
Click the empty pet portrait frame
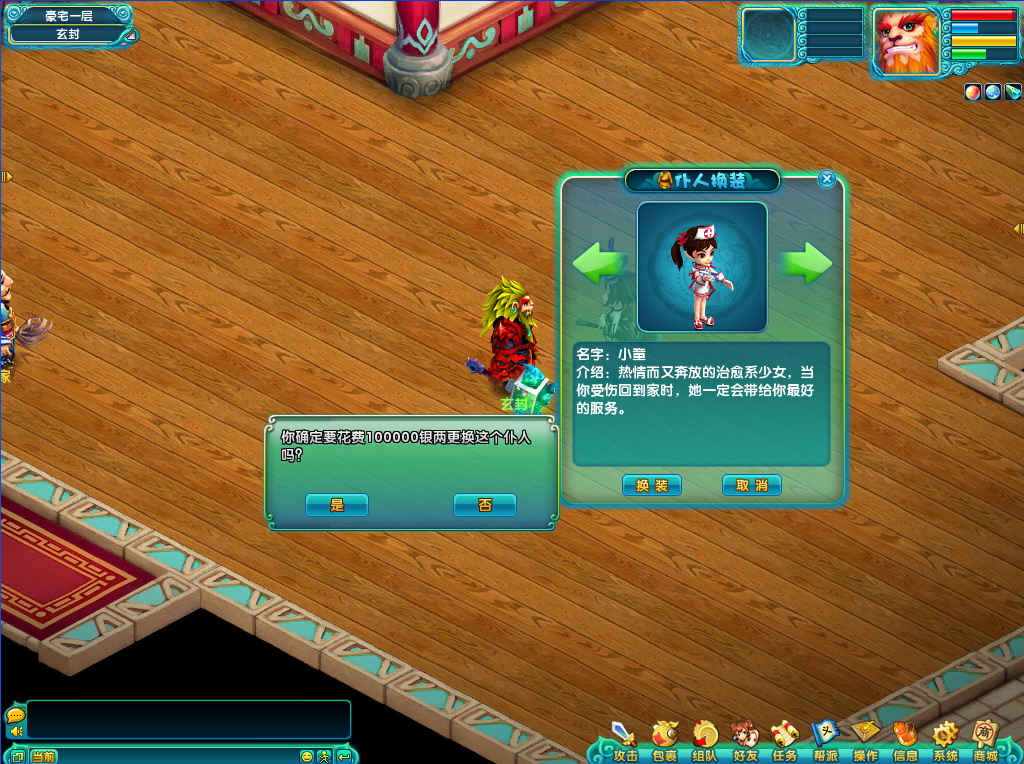tap(768, 36)
